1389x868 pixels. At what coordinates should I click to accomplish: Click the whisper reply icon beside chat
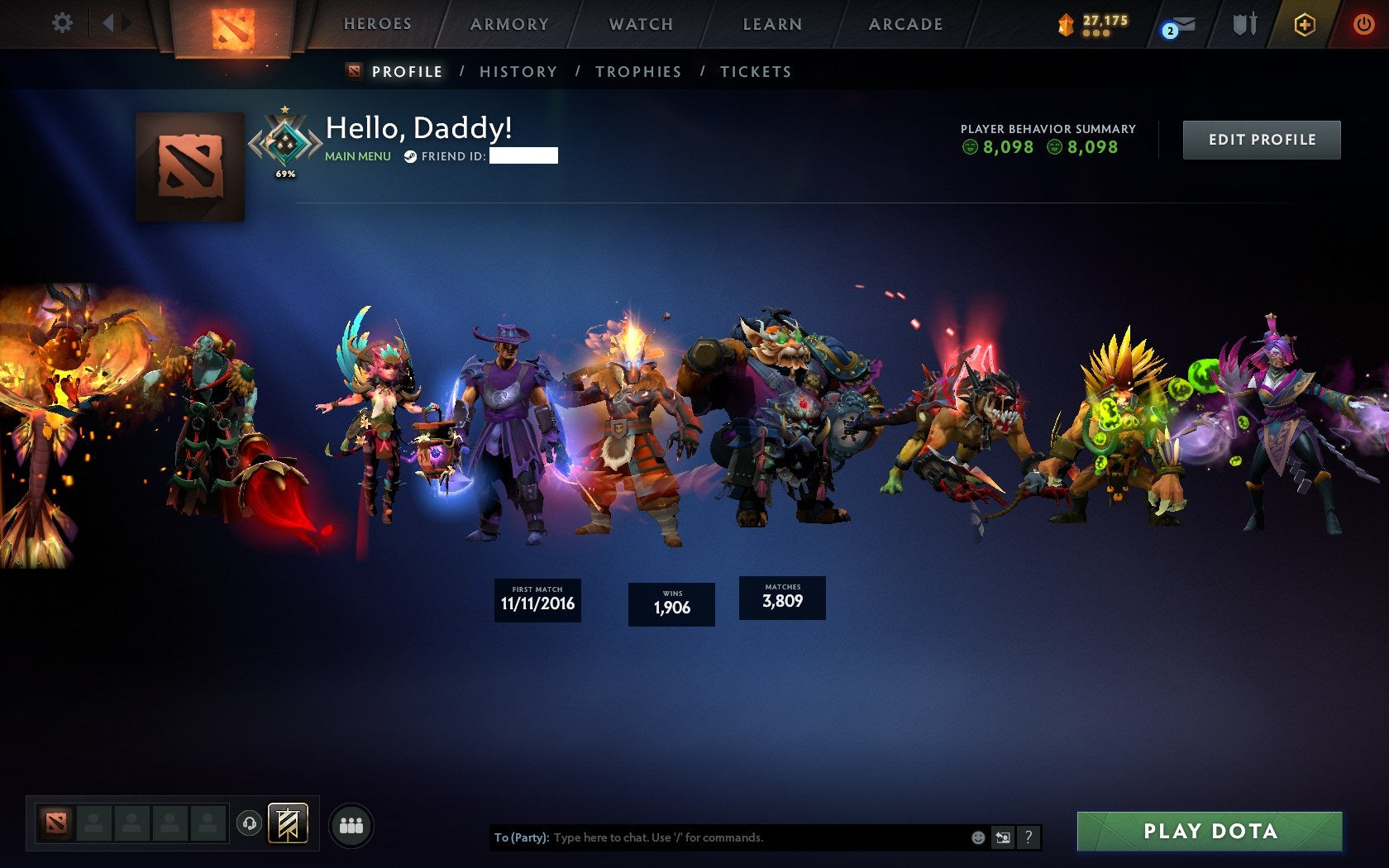1003,837
